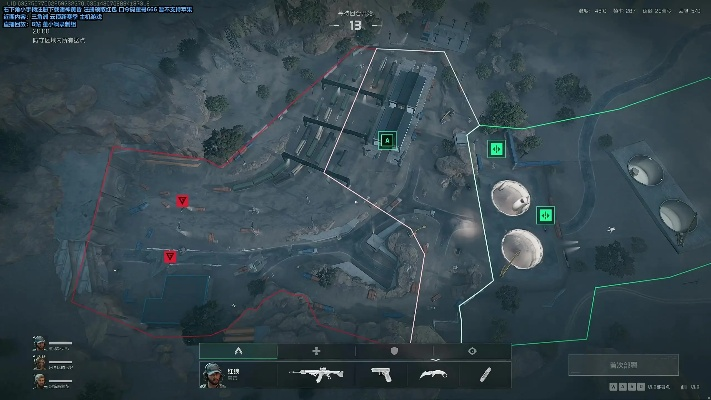
Task: Choose the Engineer class shield tab
Action: (394, 351)
